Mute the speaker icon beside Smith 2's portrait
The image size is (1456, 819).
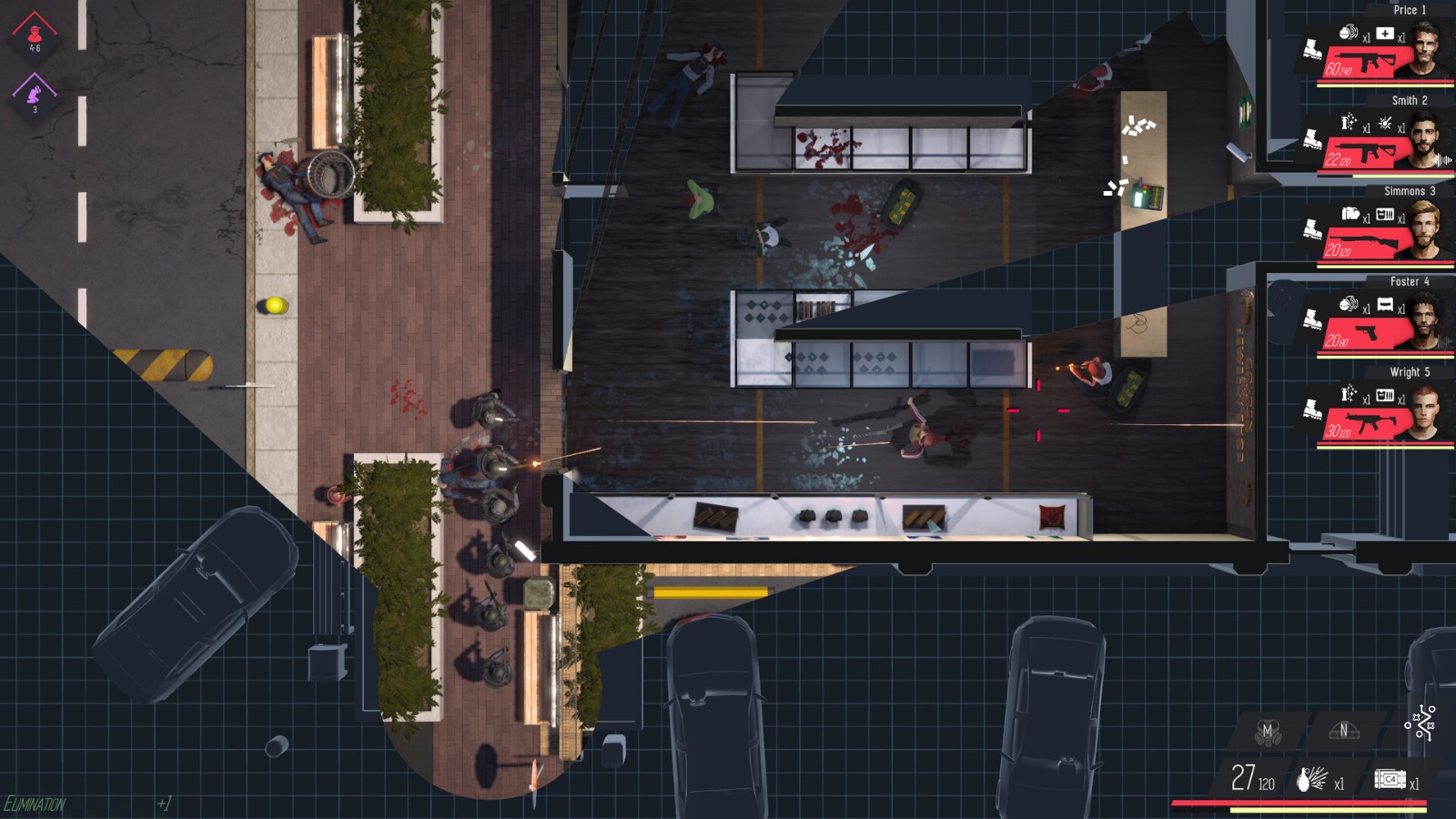[x=1443, y=159]
